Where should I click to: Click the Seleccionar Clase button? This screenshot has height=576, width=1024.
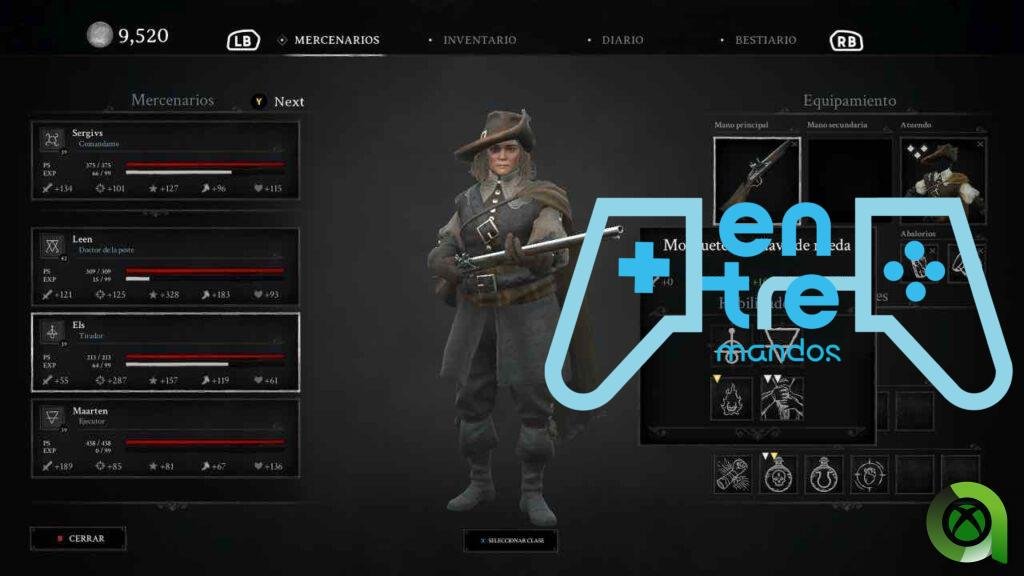pyautogui.click(x=510, y=540)
